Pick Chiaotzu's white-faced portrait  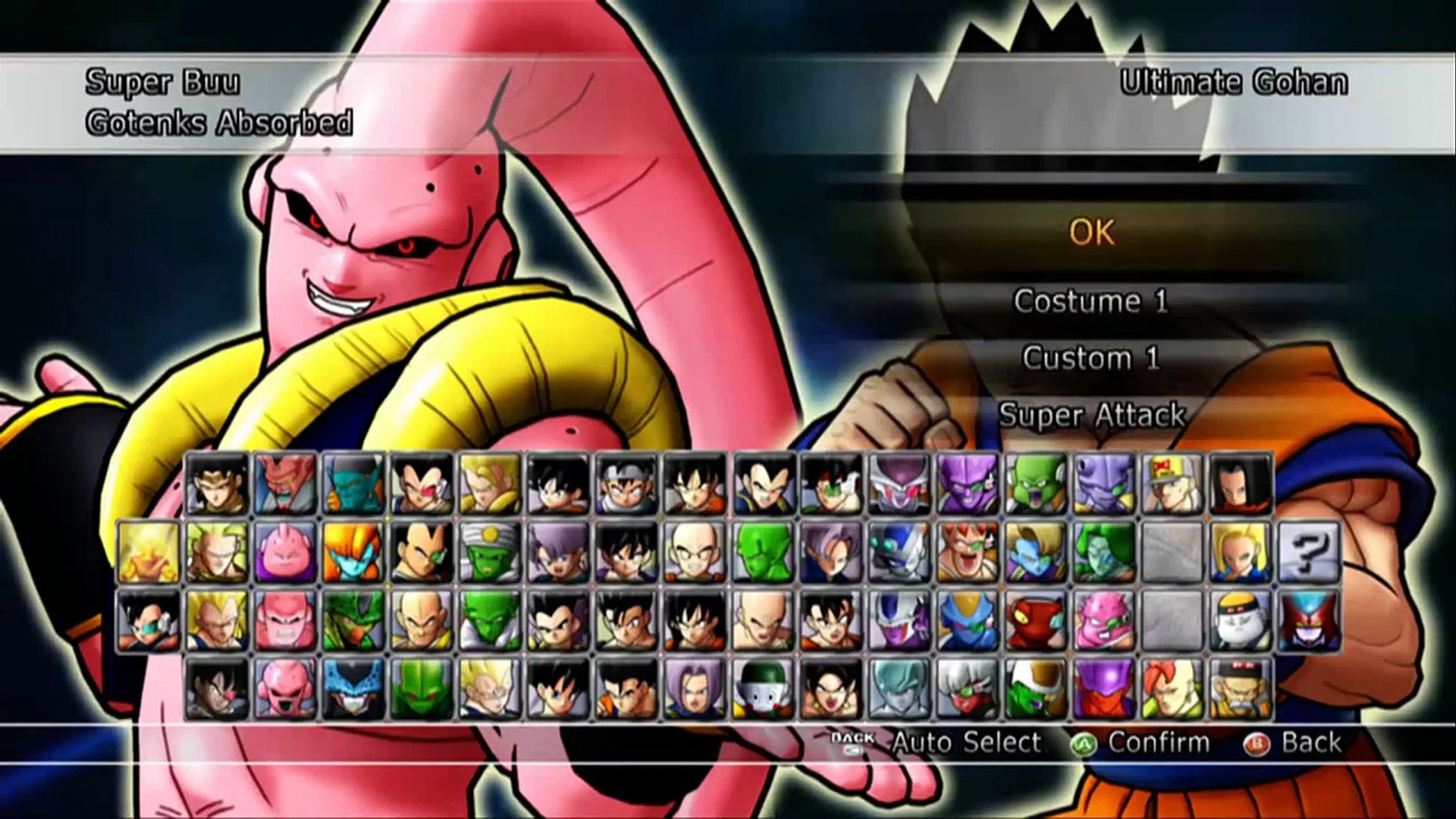(763, 689)
